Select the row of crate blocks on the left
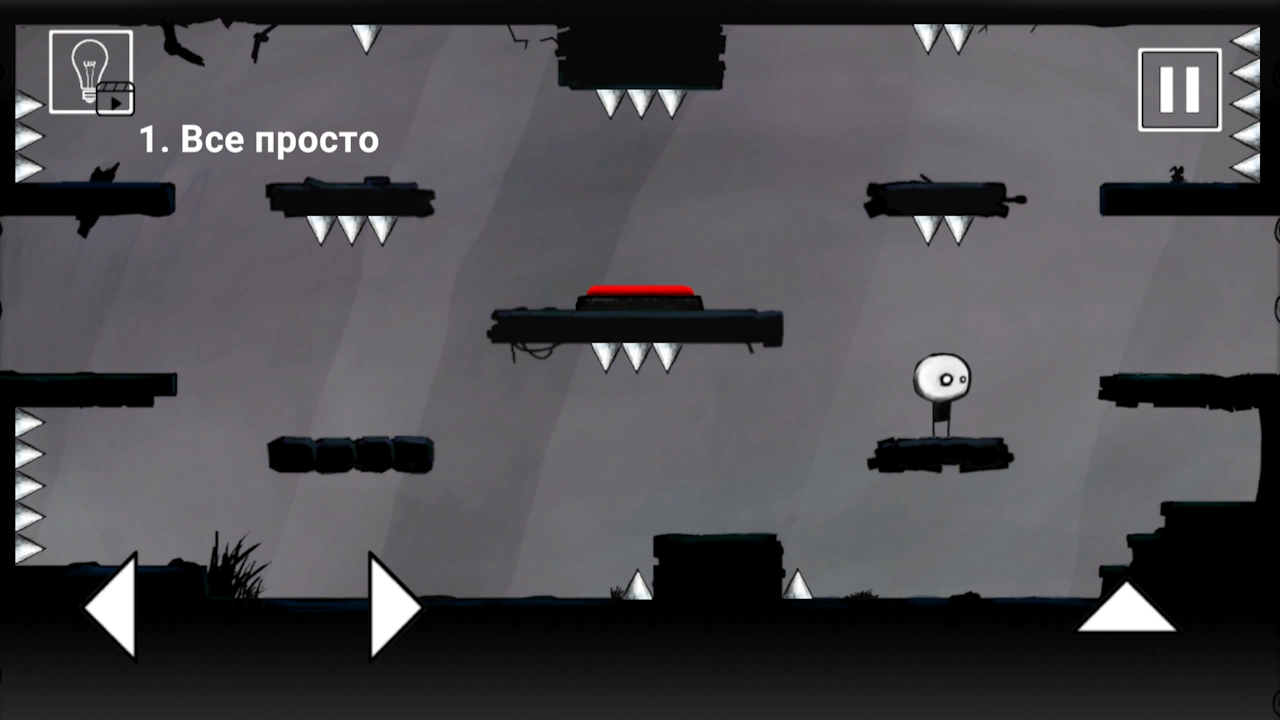Viewport: 1280px width, 720px height. [x=352, y=453]
